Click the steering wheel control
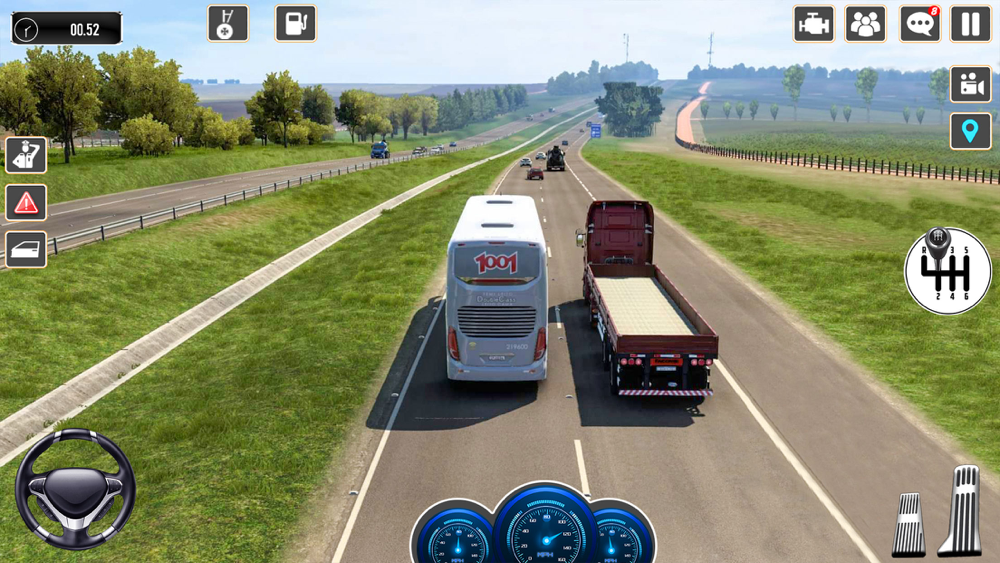Image resolution: width=1000 pixels, height=563 pixels. pyautogui.click(x=75, y=489)
